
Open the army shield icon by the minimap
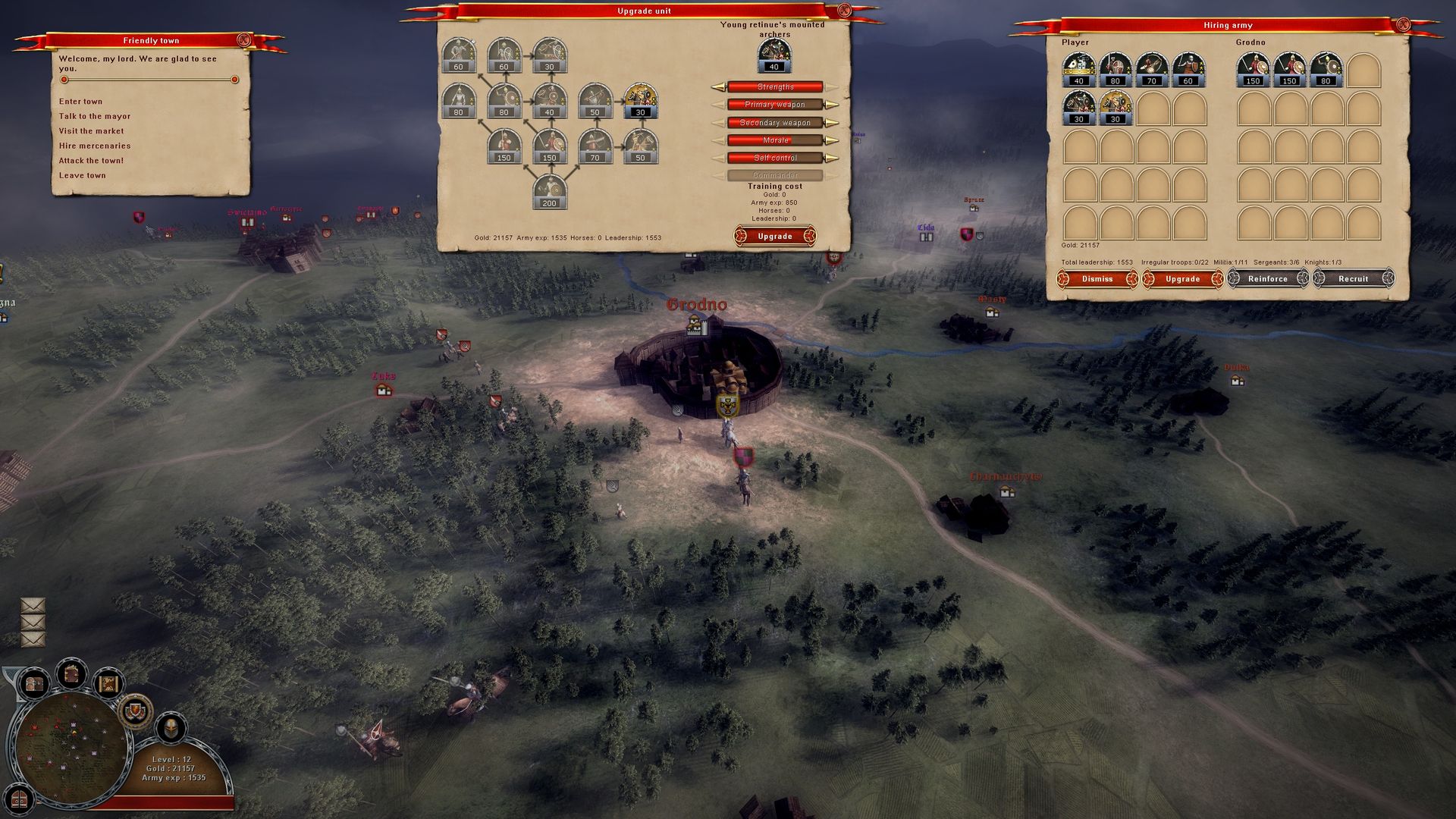[134, 713]
